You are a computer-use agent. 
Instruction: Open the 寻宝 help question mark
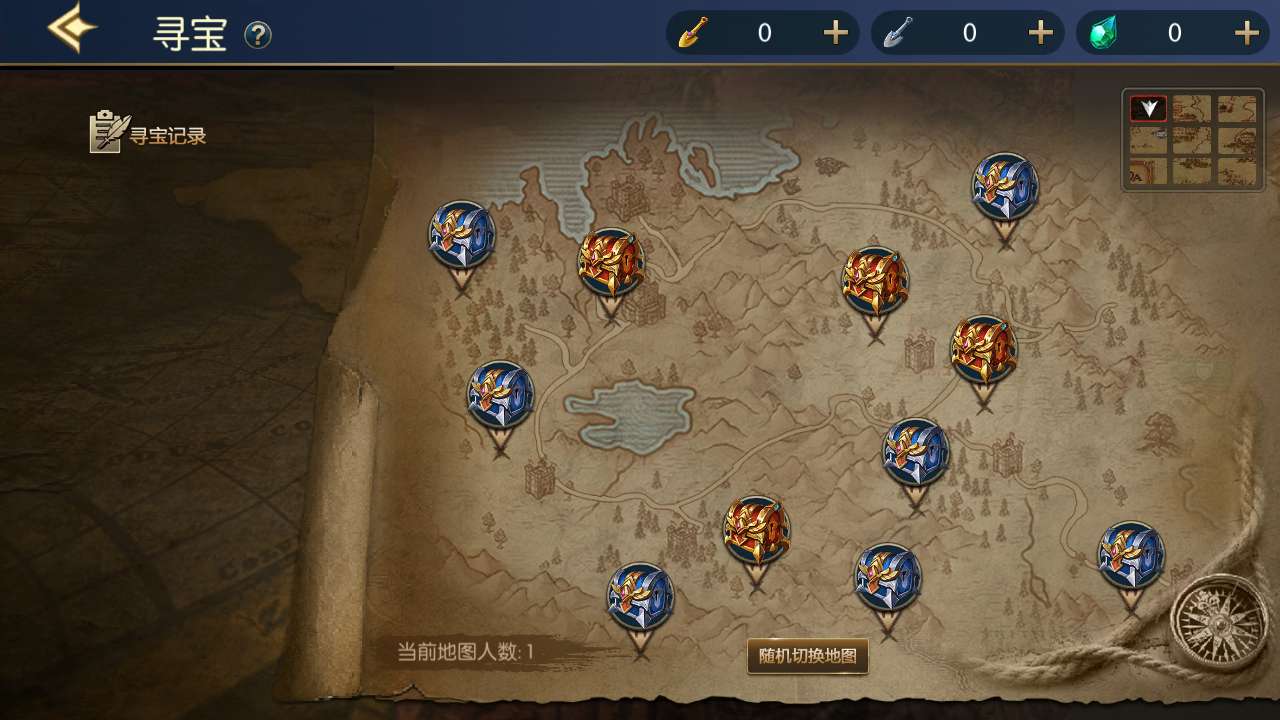(x=260, y=35)
